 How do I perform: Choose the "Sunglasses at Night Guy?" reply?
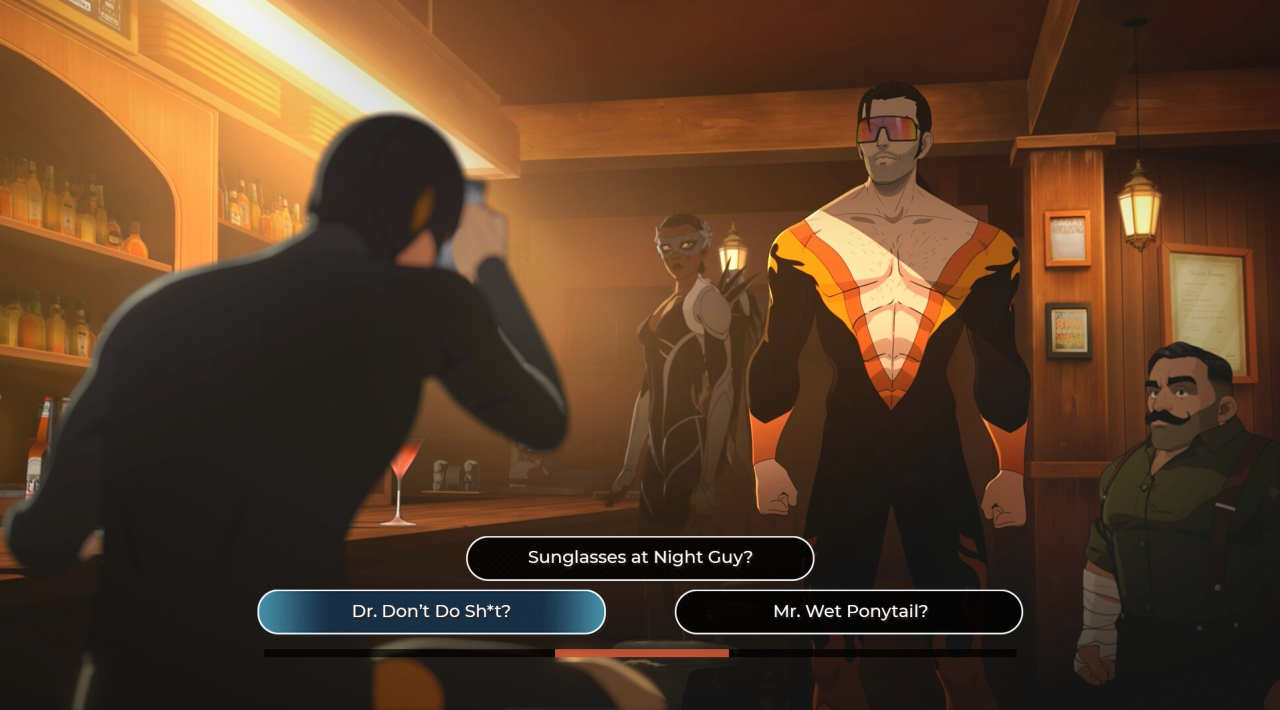coord(640,558)
